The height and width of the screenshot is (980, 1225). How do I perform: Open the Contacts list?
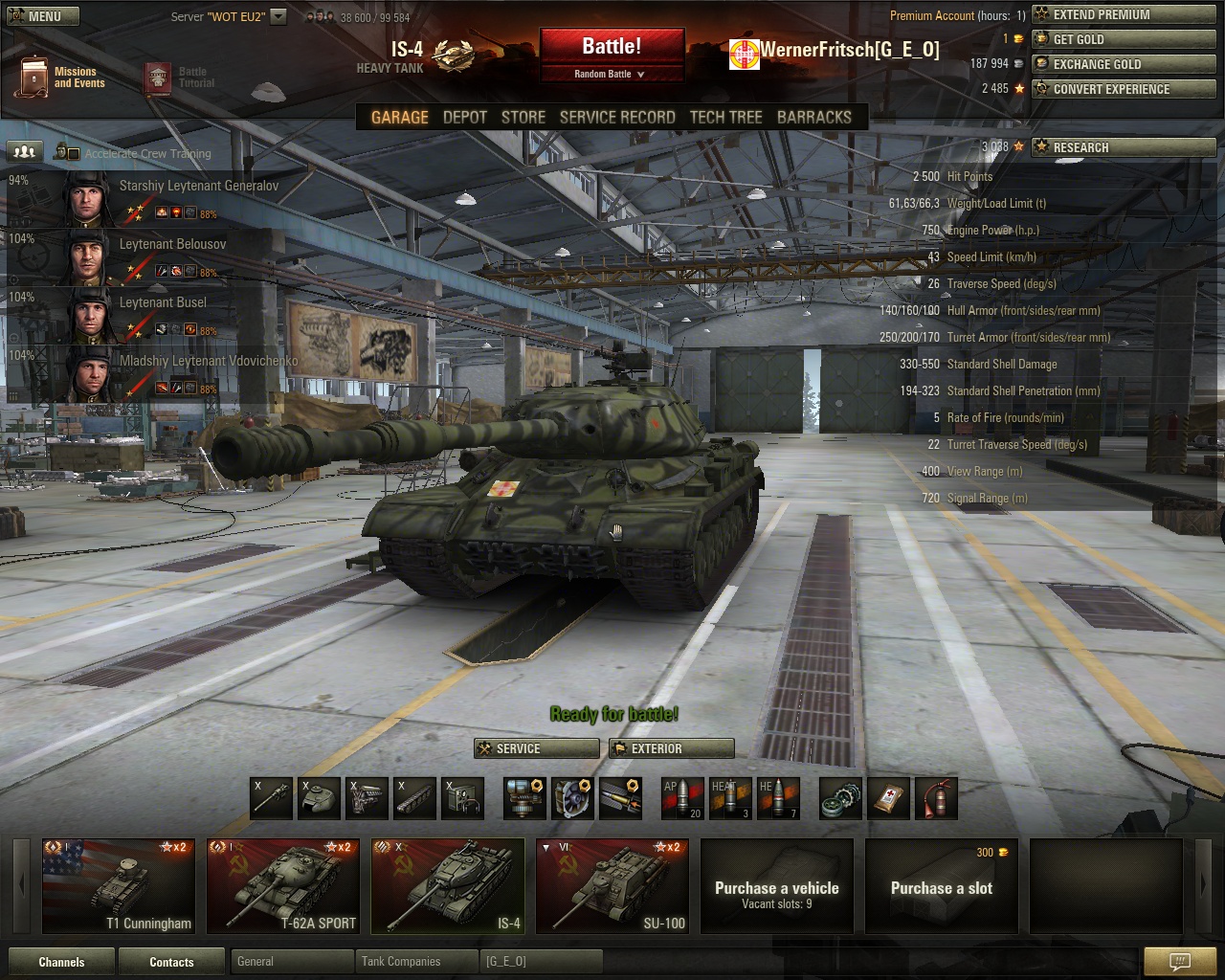[x=171, y=962]
